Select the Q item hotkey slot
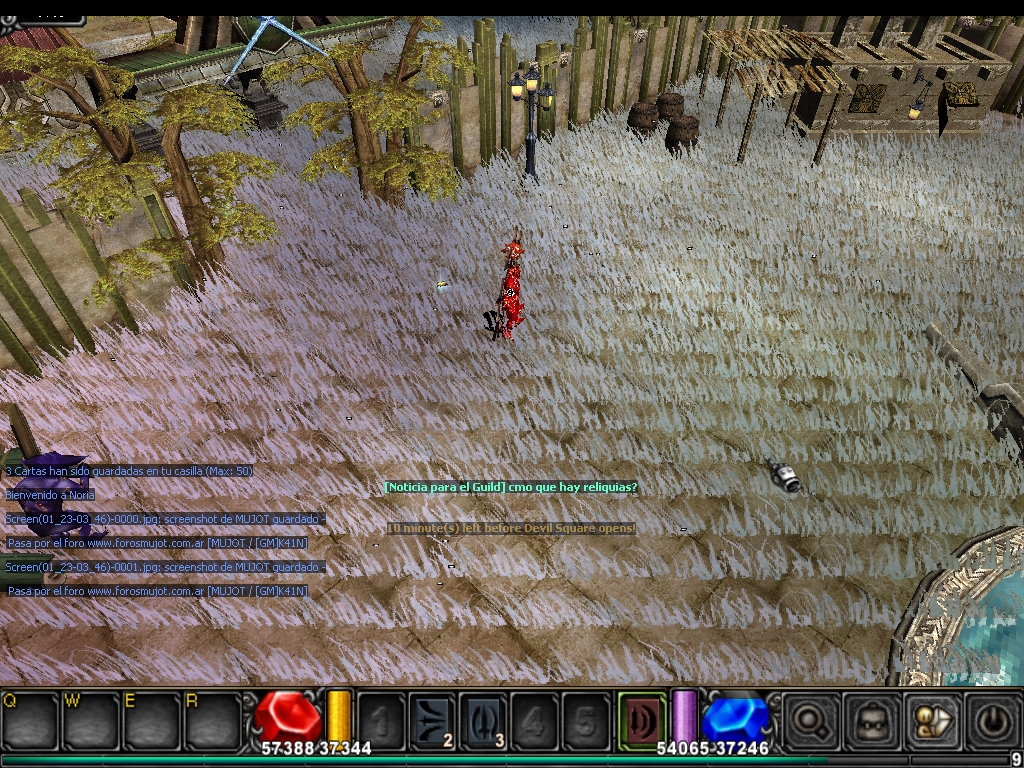 [x=30, y=720]
